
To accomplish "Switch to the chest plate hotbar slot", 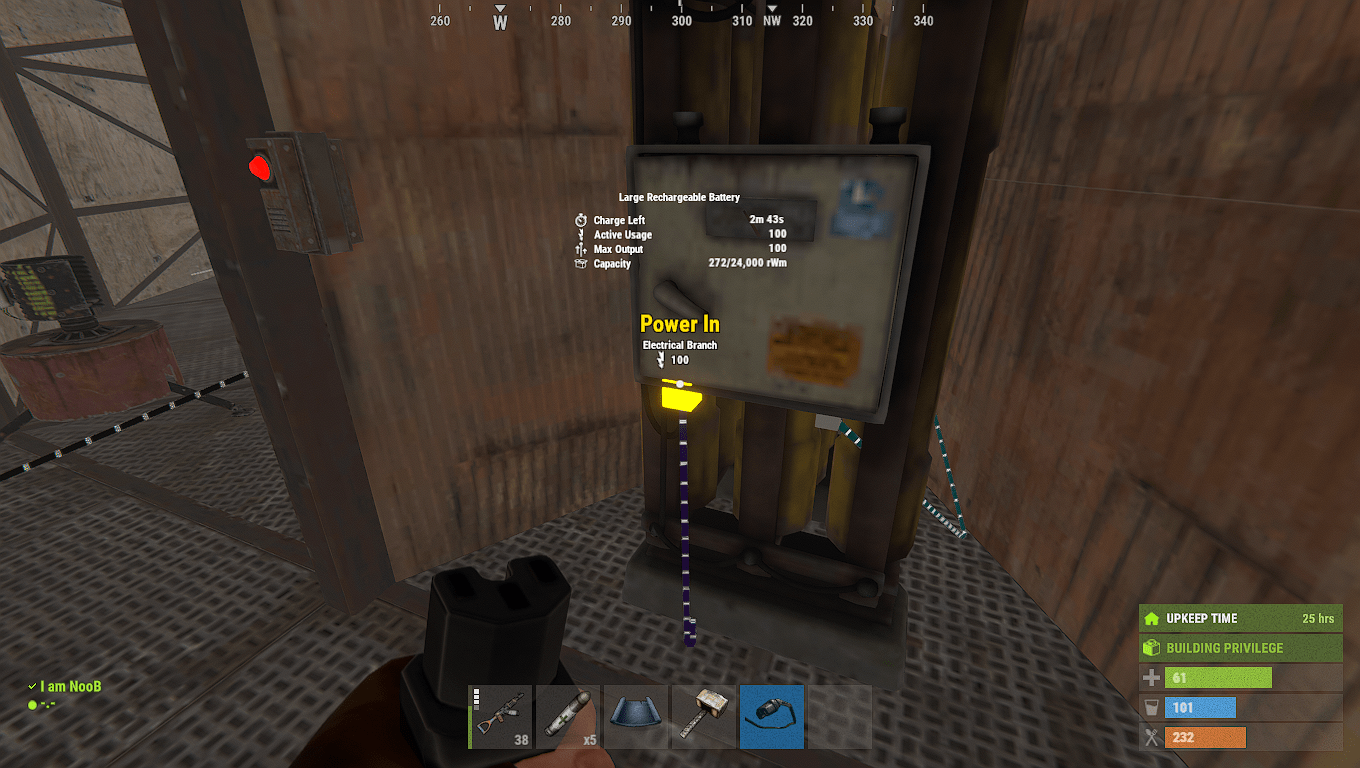I will pos(636,717).
